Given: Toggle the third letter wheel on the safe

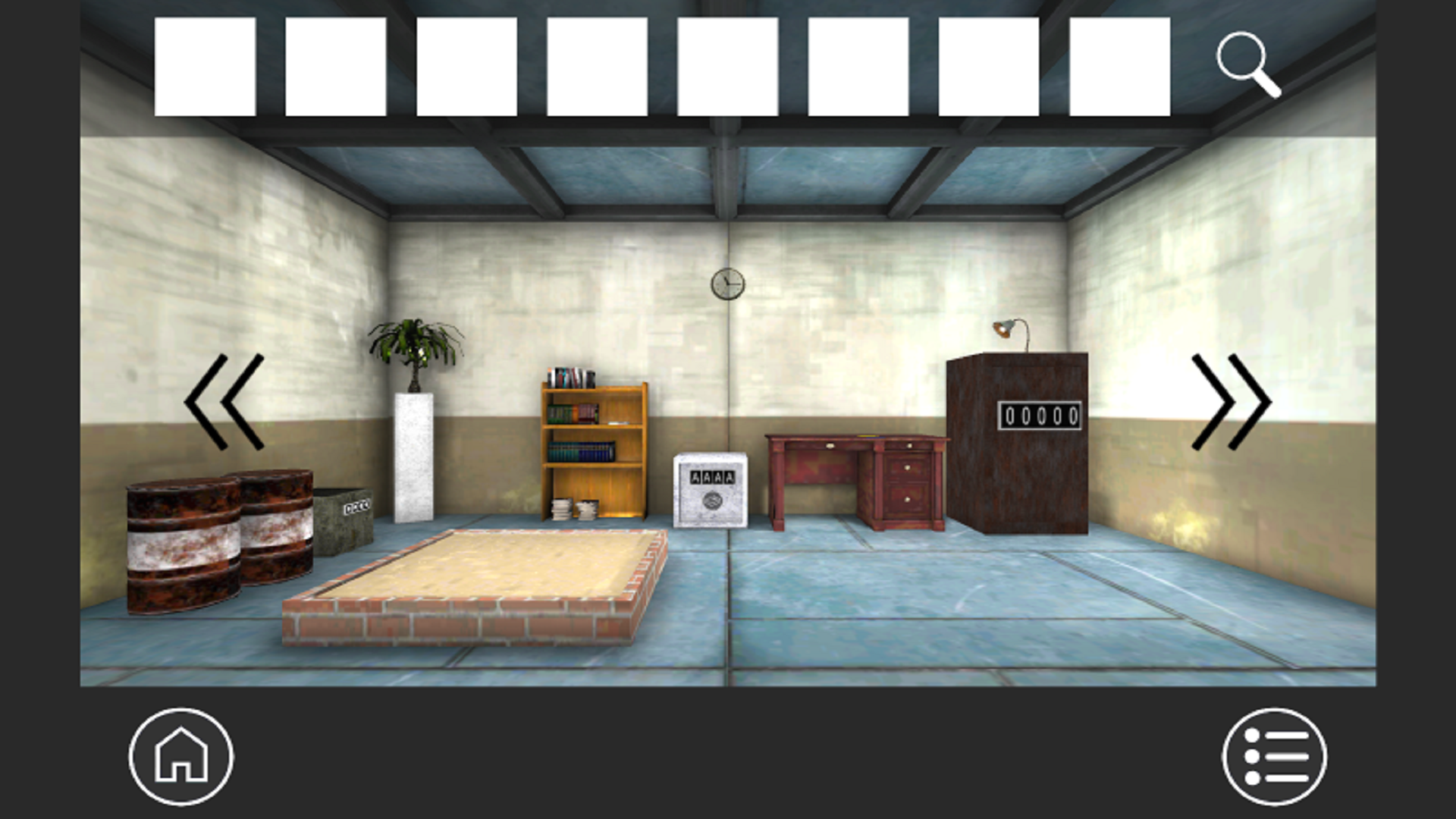Looking at the screenshot, I should click(718, 476).
